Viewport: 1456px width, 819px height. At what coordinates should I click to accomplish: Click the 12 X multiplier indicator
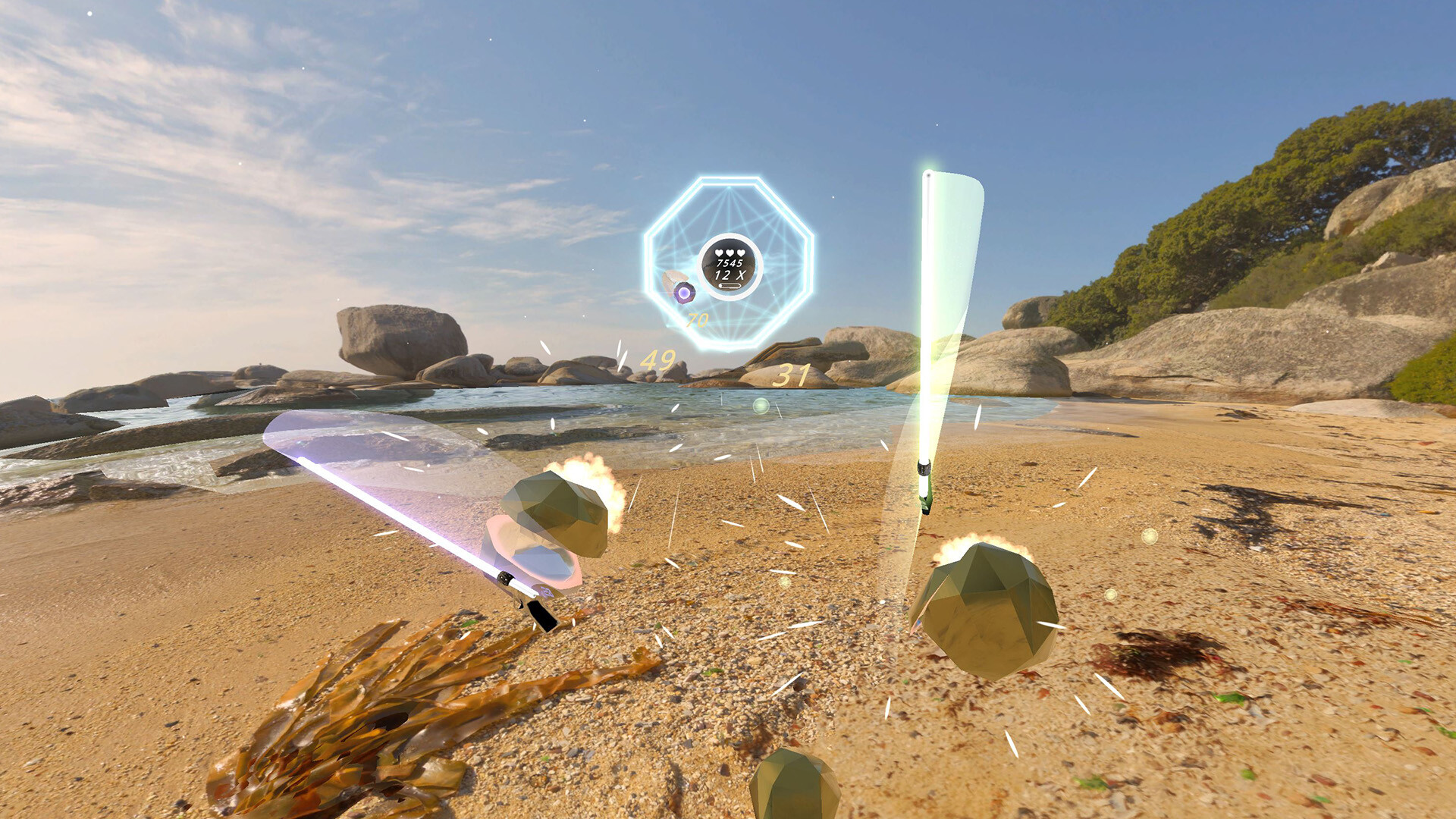click(x=730, y=275)
